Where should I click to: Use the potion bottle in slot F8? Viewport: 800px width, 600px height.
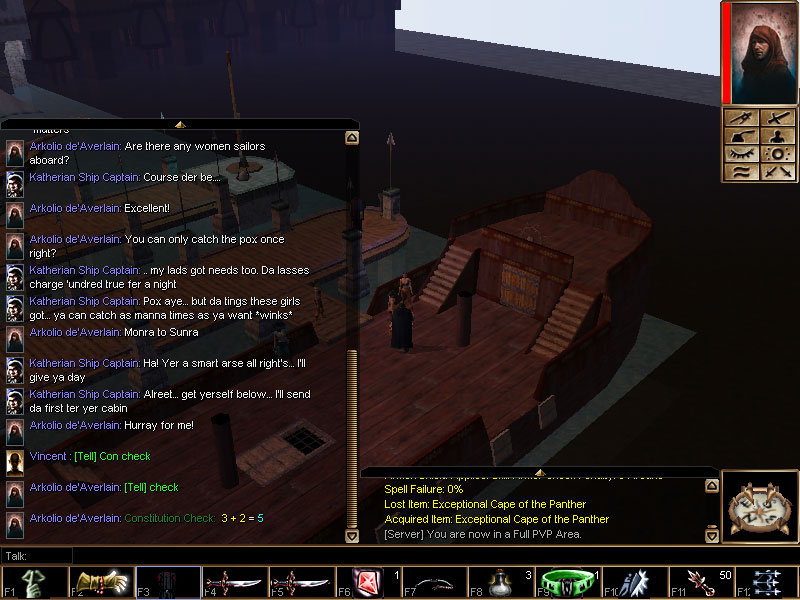click(x=498, y=582)
